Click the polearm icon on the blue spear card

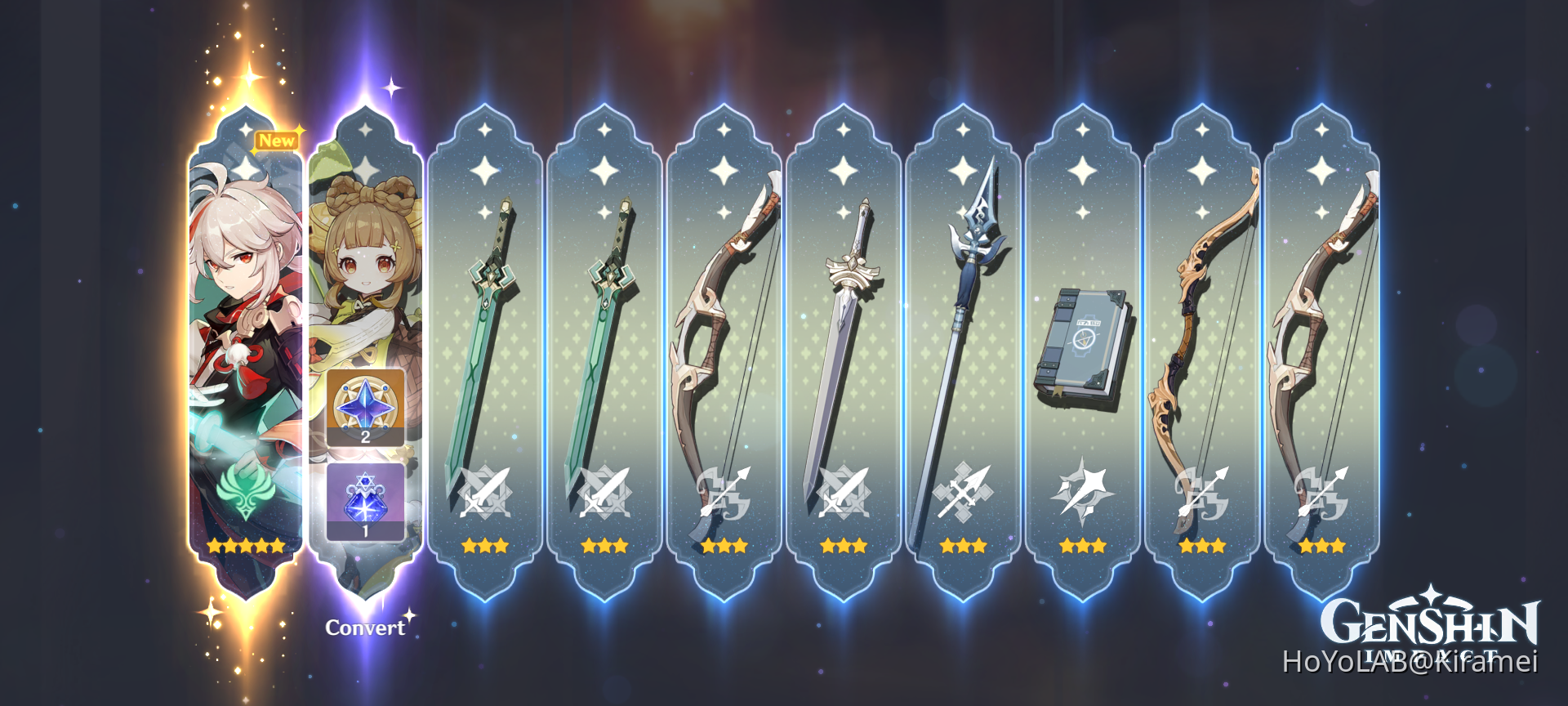pyautogui.click(x=964, y=490)
